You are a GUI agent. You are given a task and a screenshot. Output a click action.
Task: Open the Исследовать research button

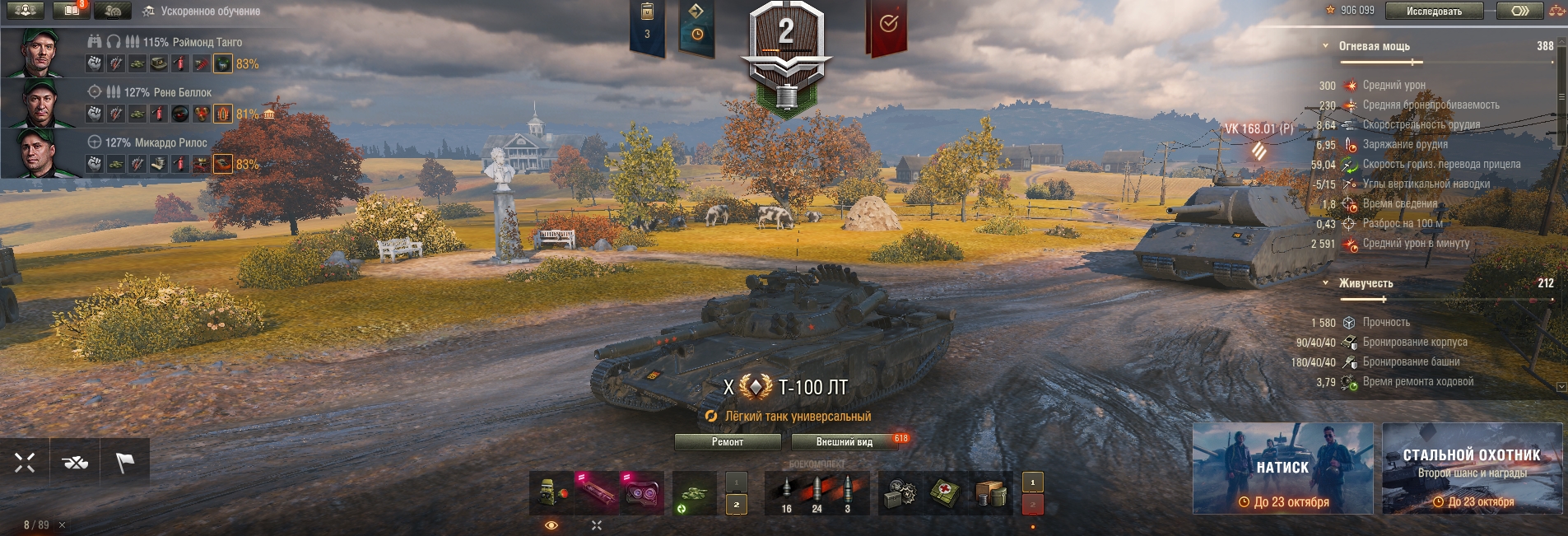(1434, 11)
